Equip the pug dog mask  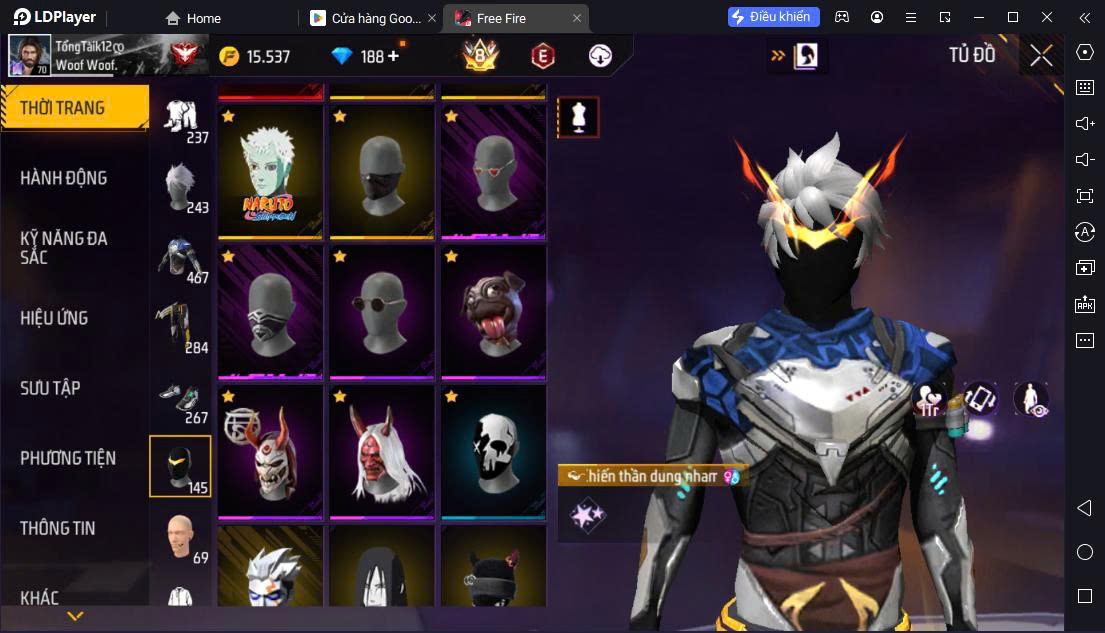[493, 312]
